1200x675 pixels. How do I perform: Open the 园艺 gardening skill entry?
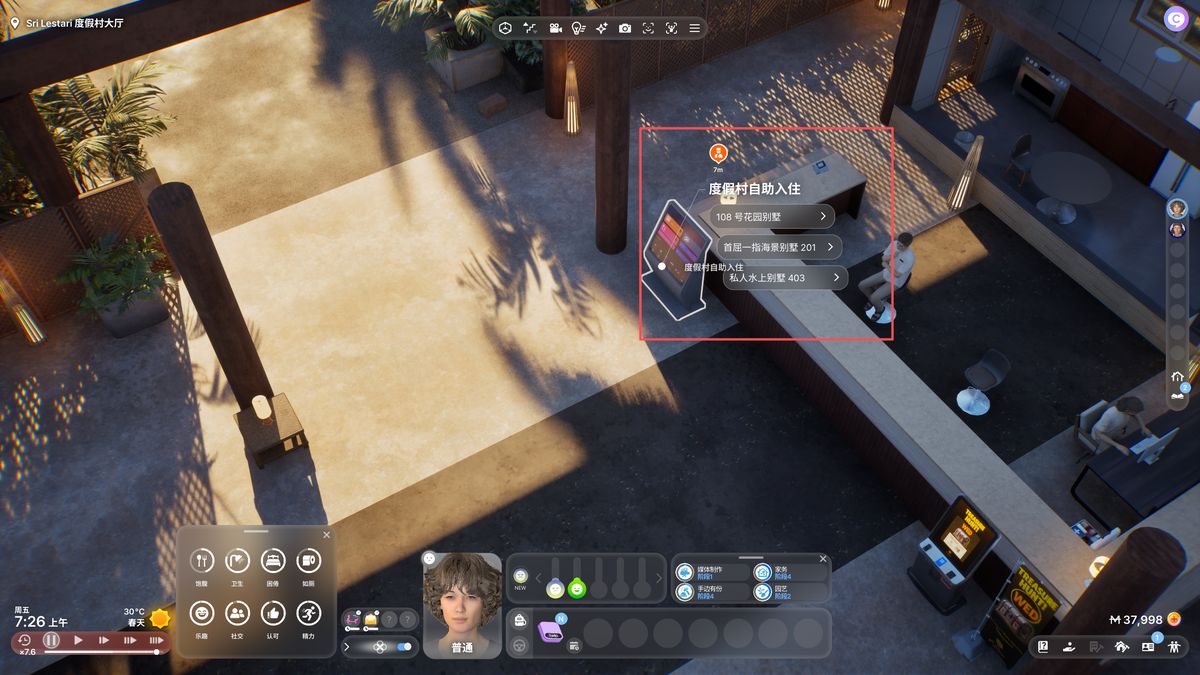pos(789,592)
